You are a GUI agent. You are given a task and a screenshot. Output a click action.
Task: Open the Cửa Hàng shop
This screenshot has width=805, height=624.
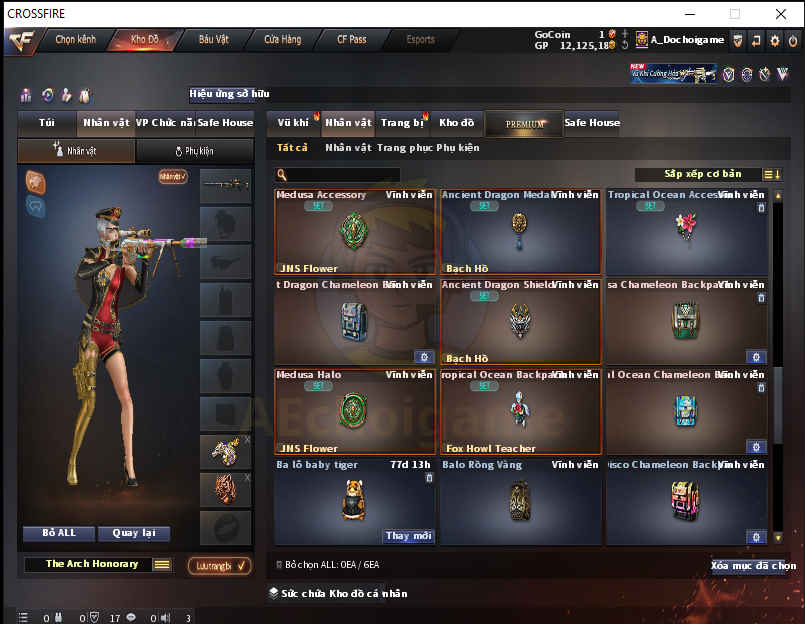283,40
